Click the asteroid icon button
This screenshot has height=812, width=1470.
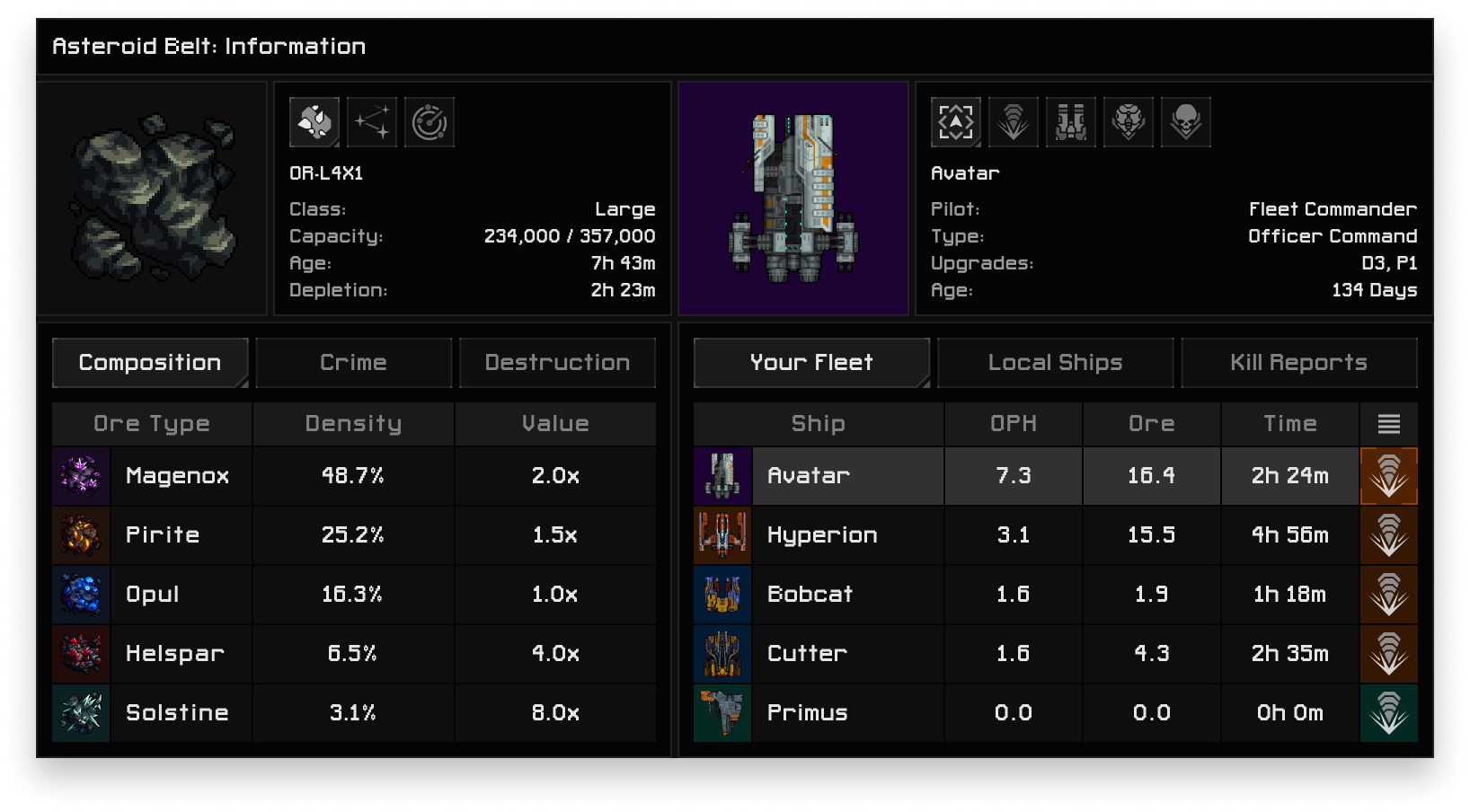(x=314, y=122)
